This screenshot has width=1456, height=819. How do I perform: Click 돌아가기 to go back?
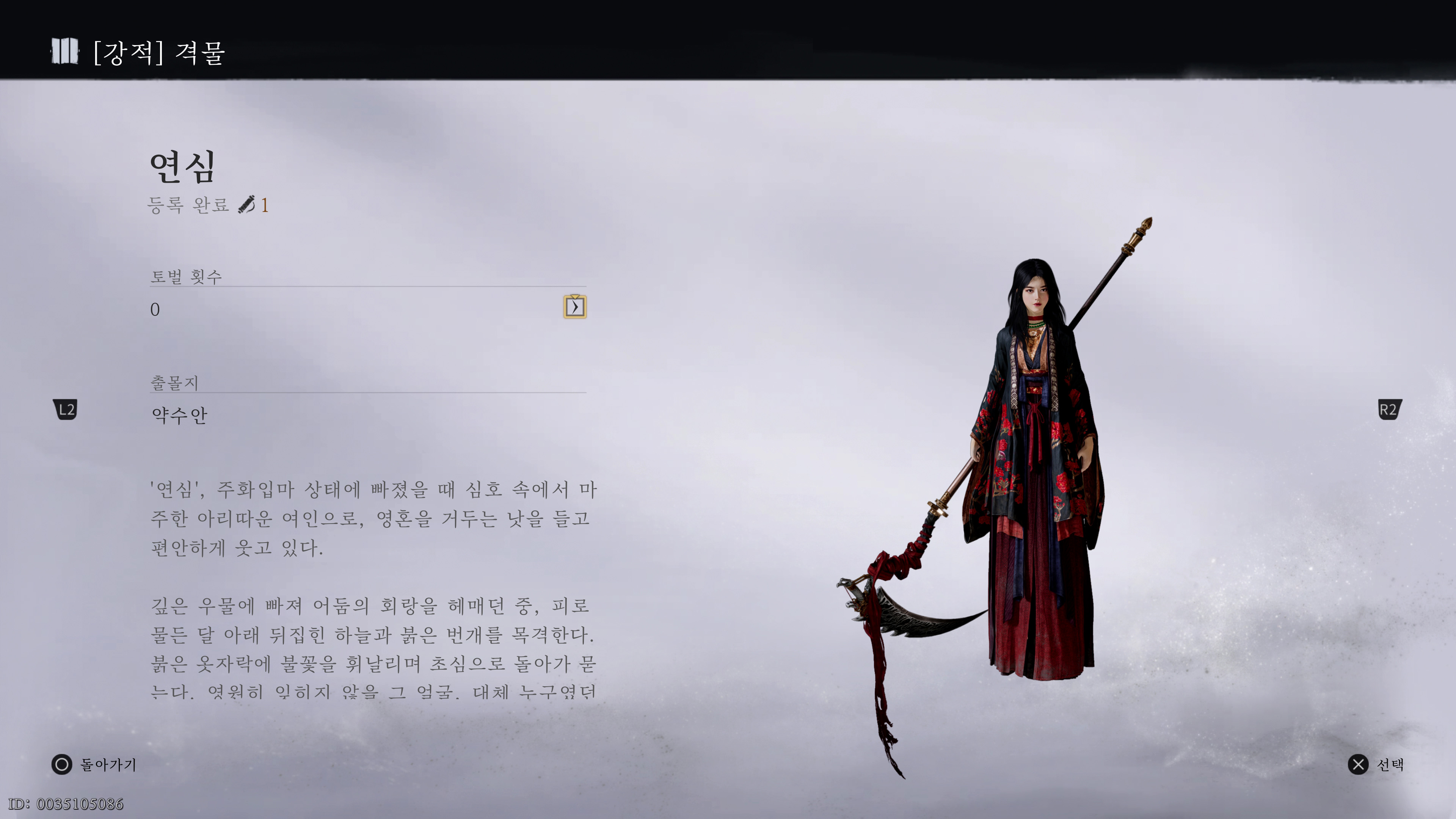[x=108, y=764]
